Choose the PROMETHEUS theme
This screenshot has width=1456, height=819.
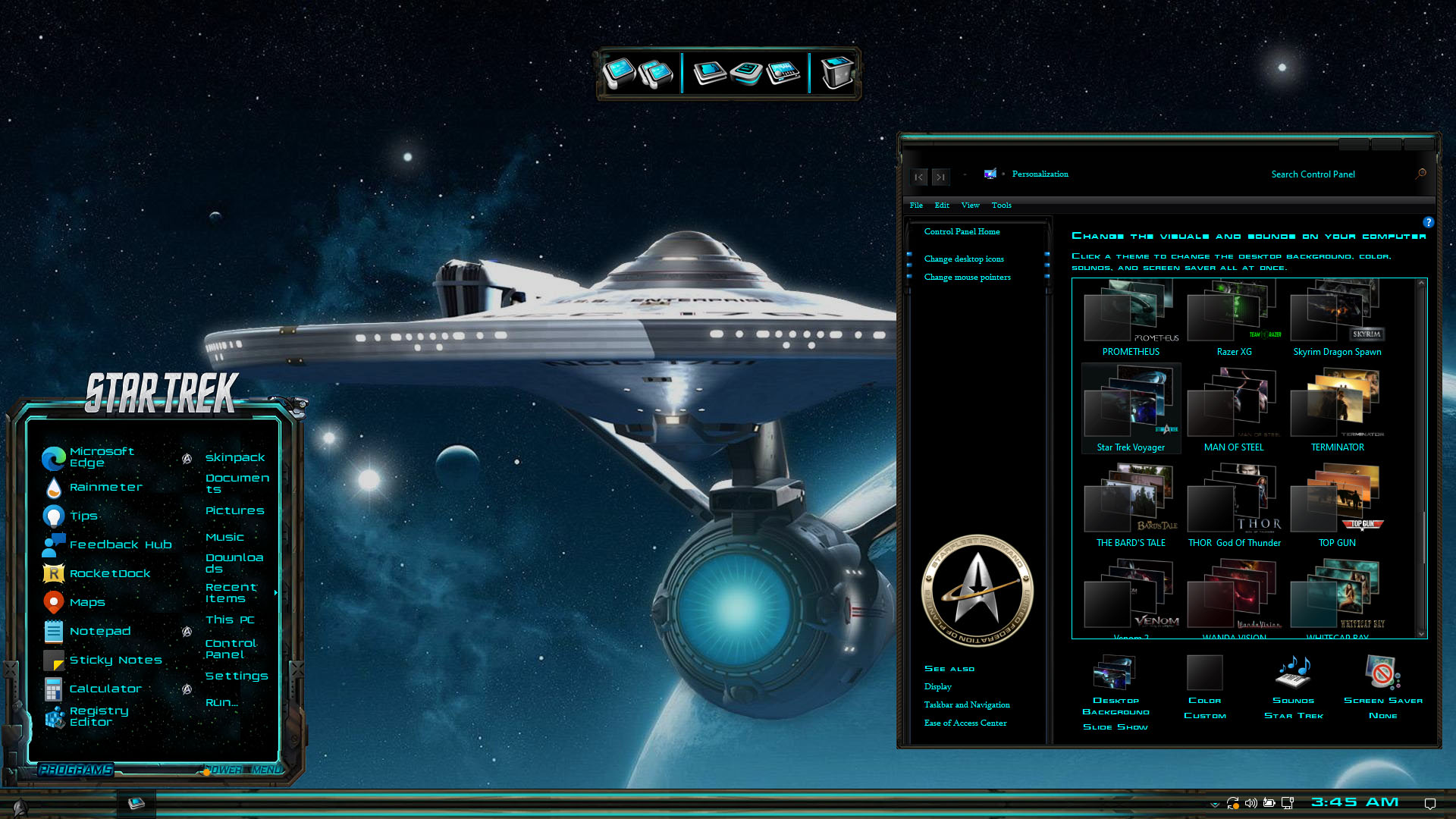[x=1131, y=317]
